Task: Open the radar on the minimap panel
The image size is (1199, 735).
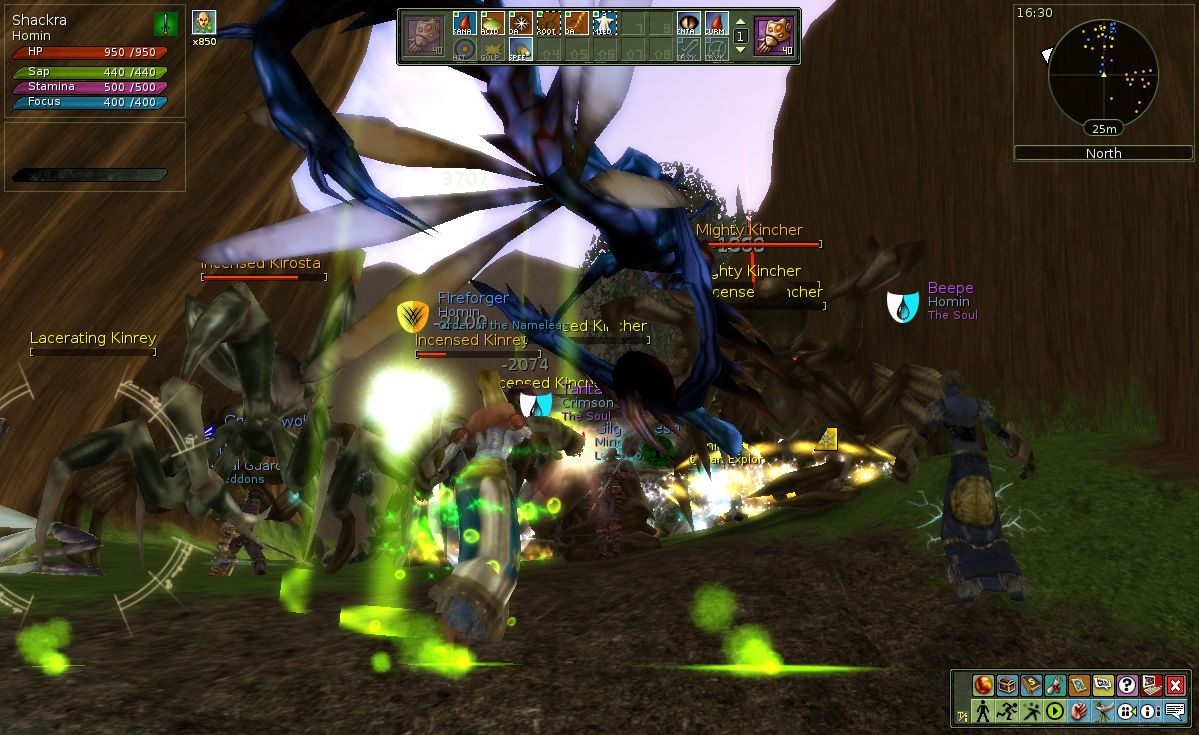Action: click(x=1103, y=72)
